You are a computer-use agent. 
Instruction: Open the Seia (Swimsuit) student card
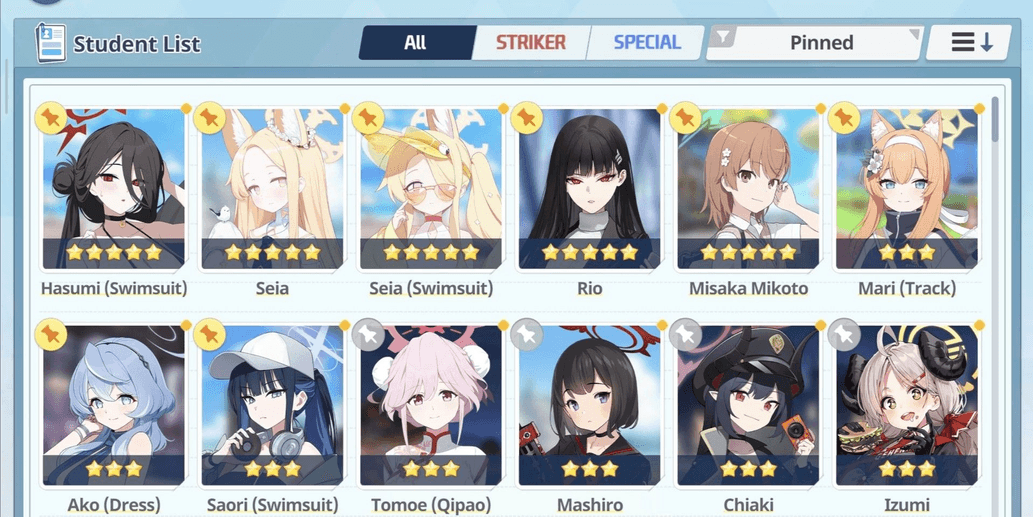click(x=431, y=190)
